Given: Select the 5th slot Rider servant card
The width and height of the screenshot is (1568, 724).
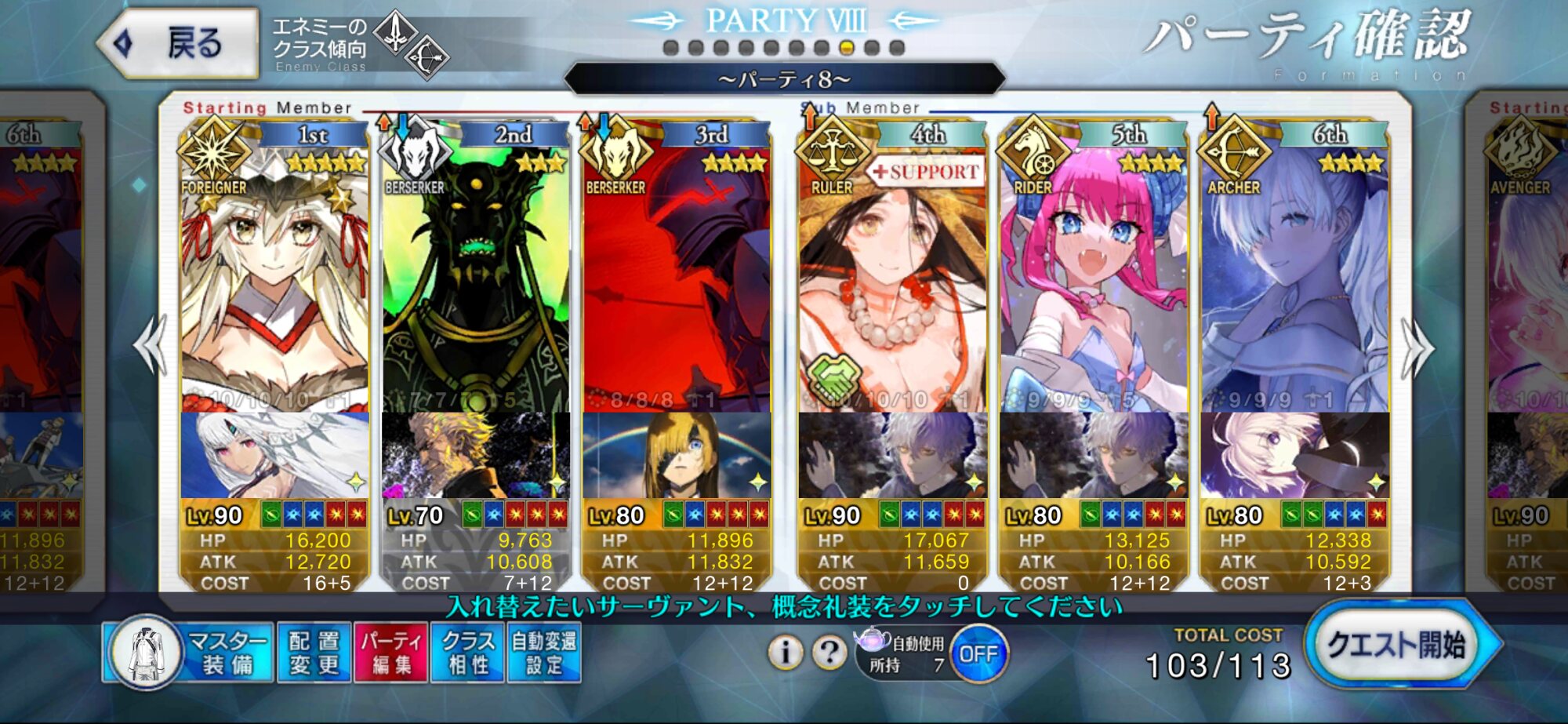Looking at the screenshot, I should 1093,275.
